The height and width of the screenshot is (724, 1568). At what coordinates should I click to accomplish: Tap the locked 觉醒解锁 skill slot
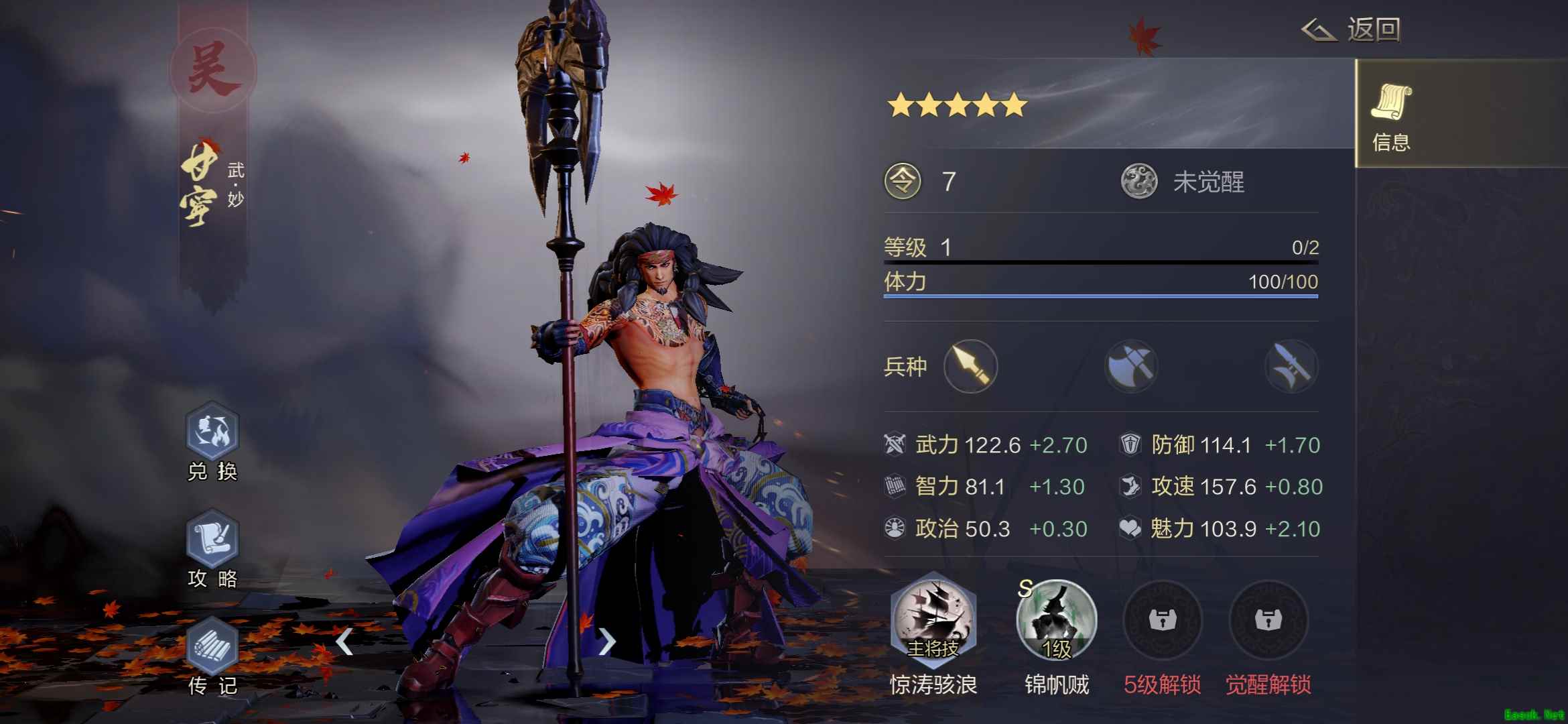click(1268, 620)
